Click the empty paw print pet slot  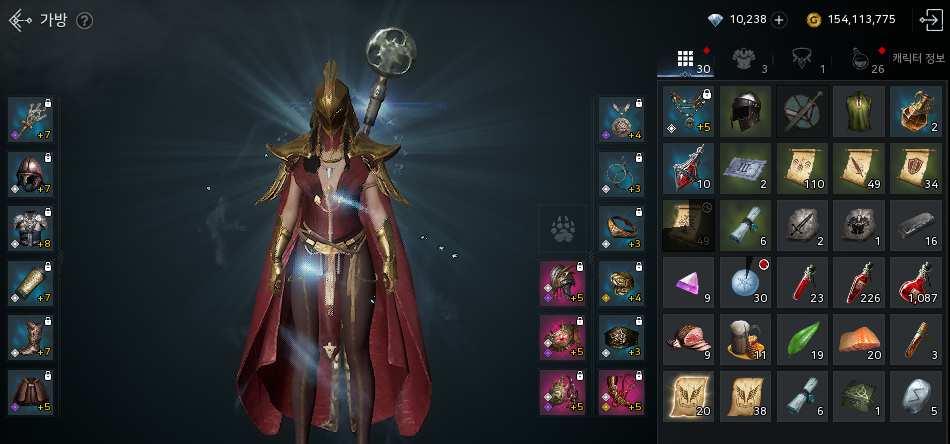(x=562, y=229)
